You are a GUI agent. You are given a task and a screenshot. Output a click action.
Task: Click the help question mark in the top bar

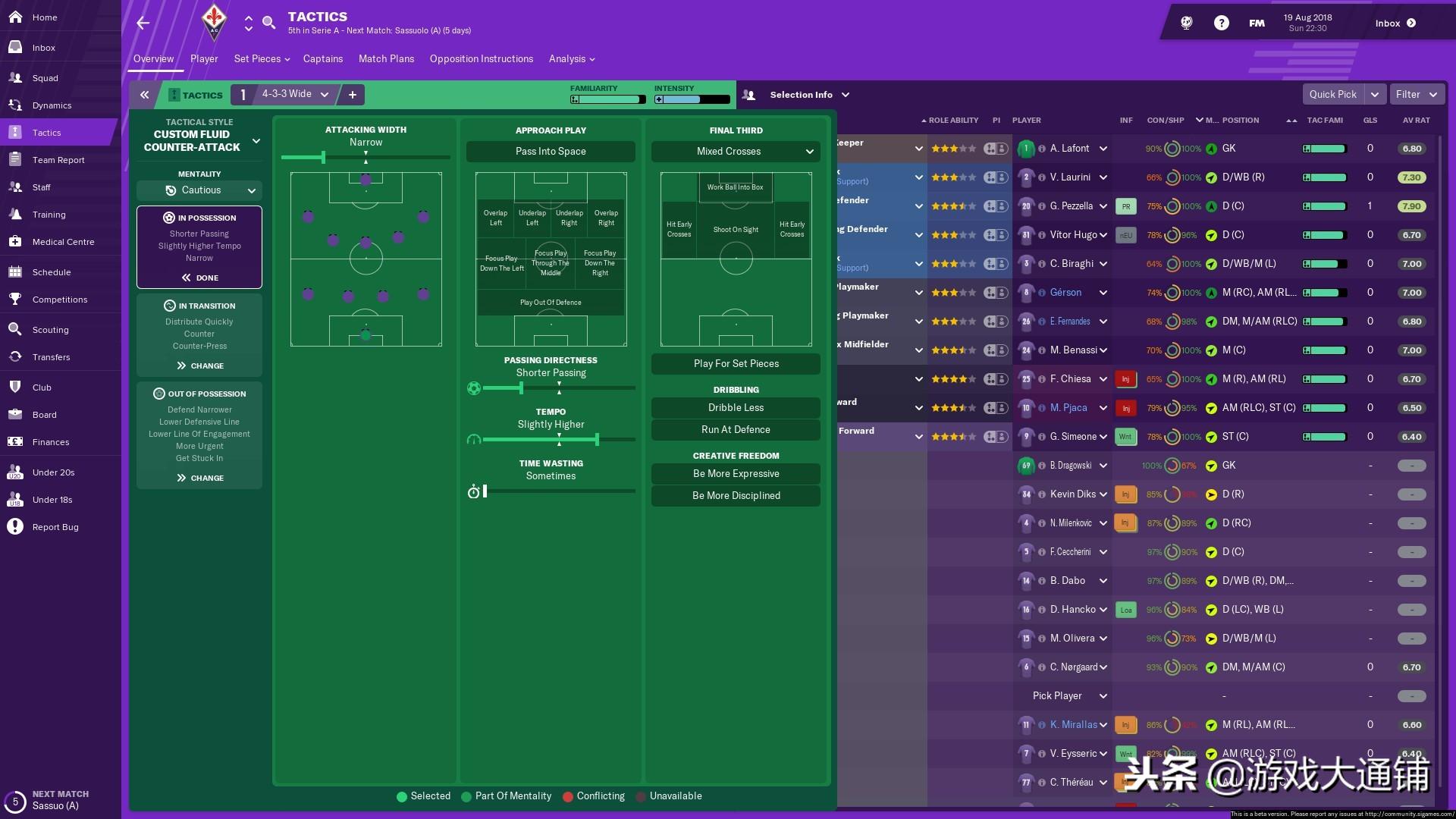[x=1221, y=22]
